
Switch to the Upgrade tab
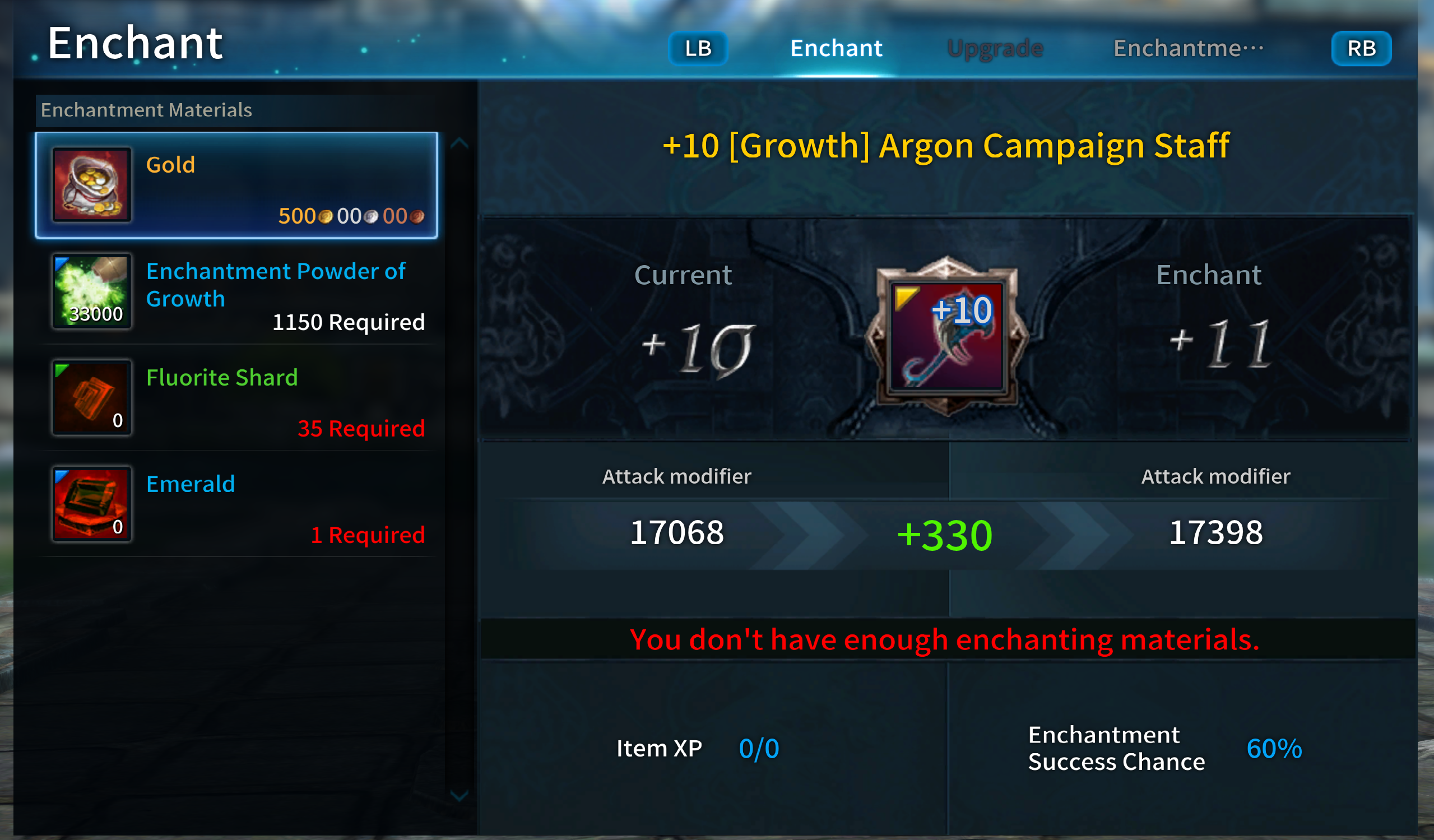click(x=995, y=48)
